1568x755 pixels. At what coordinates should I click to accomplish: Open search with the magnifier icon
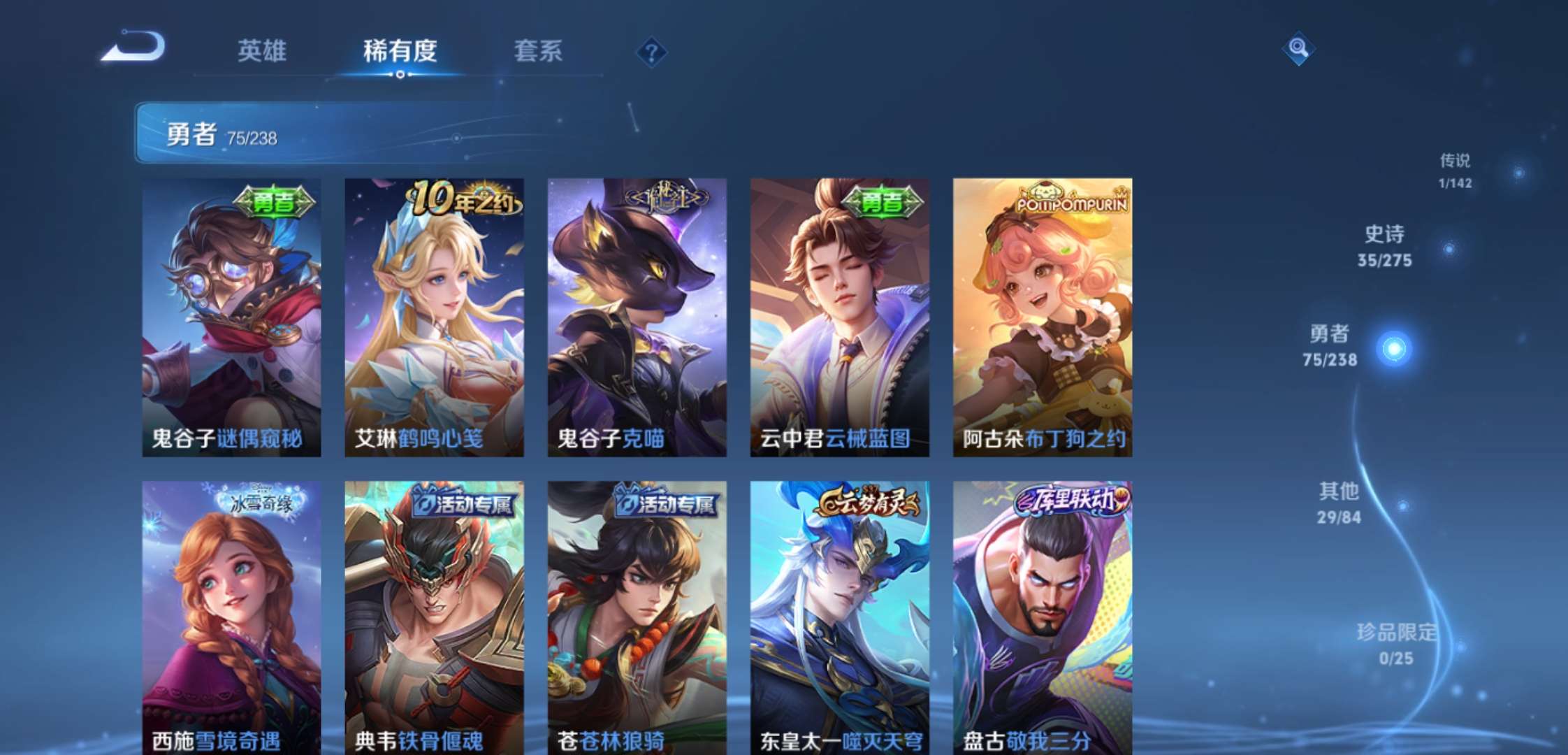tap(1298, 49)
